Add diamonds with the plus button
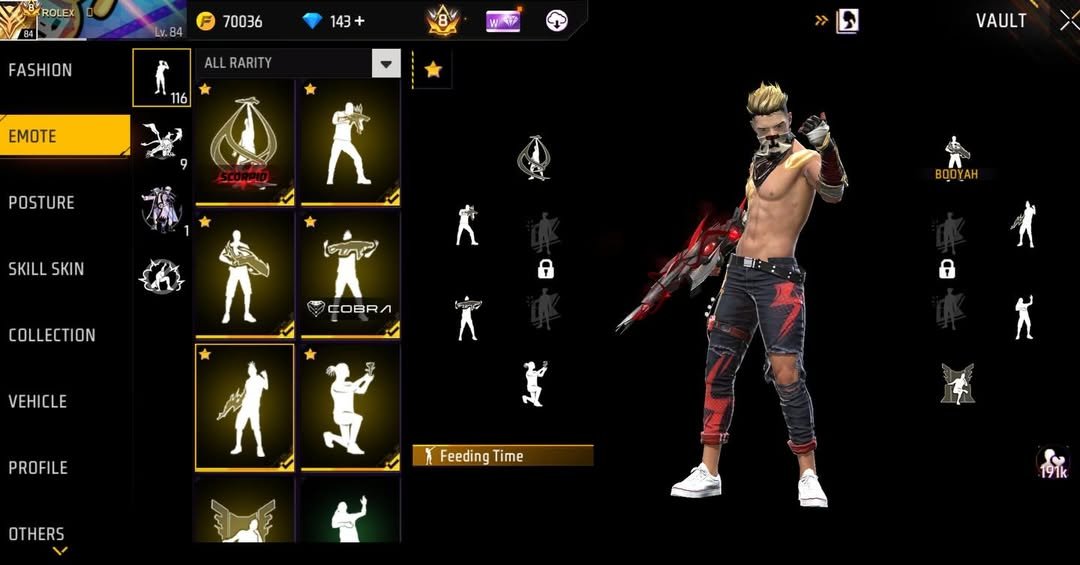Image resolution: width=1080 pixels, height=565 pixels. pos(360,21)
